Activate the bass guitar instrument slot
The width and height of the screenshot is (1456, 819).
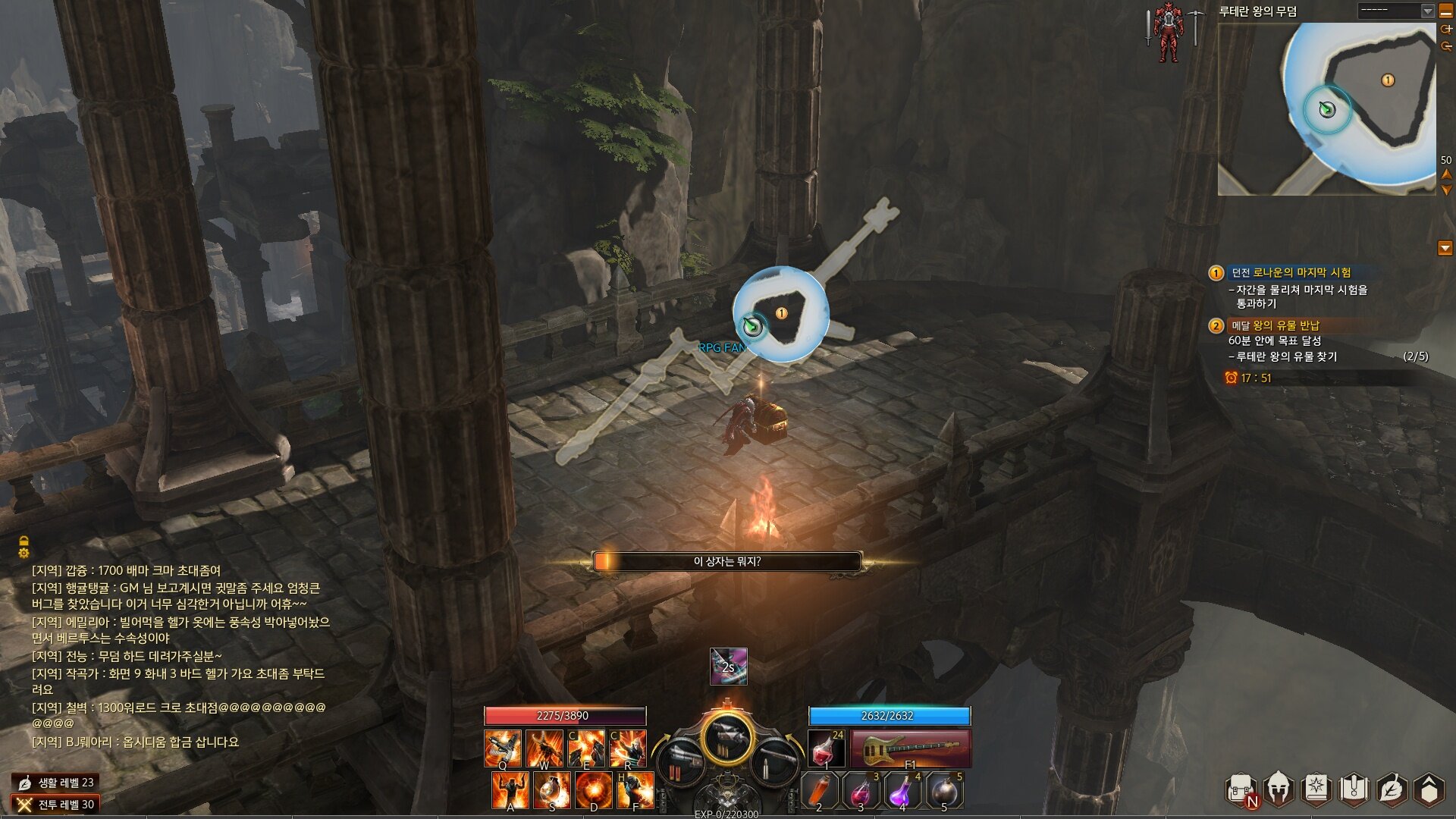(910, 748)
